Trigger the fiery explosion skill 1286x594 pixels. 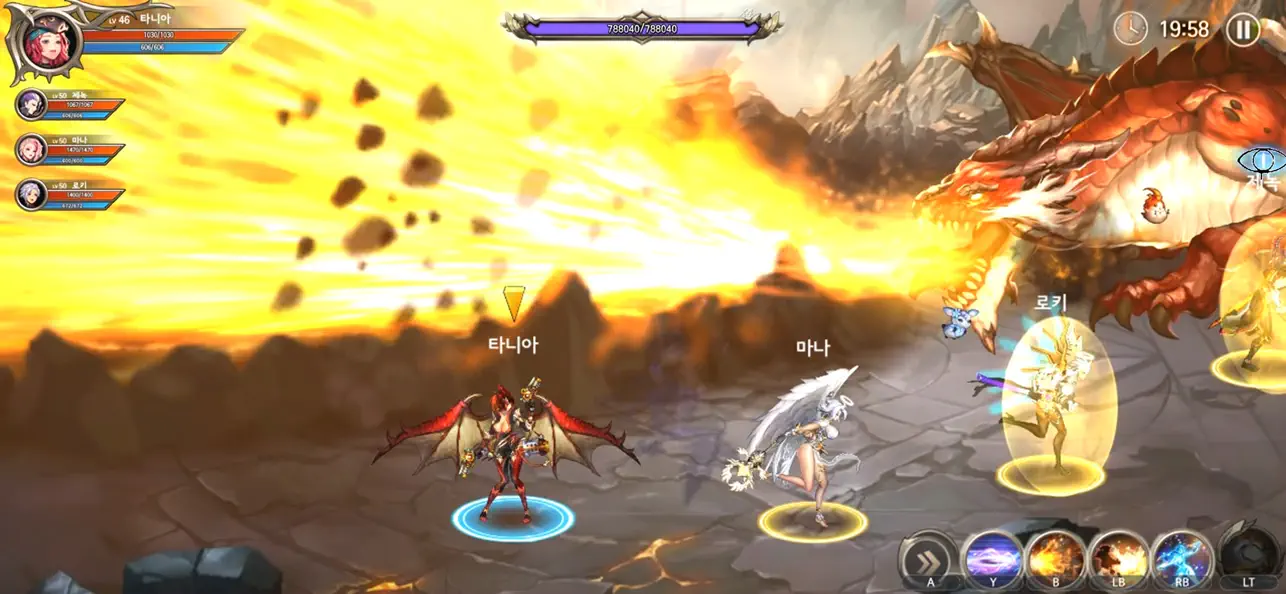[x=1119, y=559]
